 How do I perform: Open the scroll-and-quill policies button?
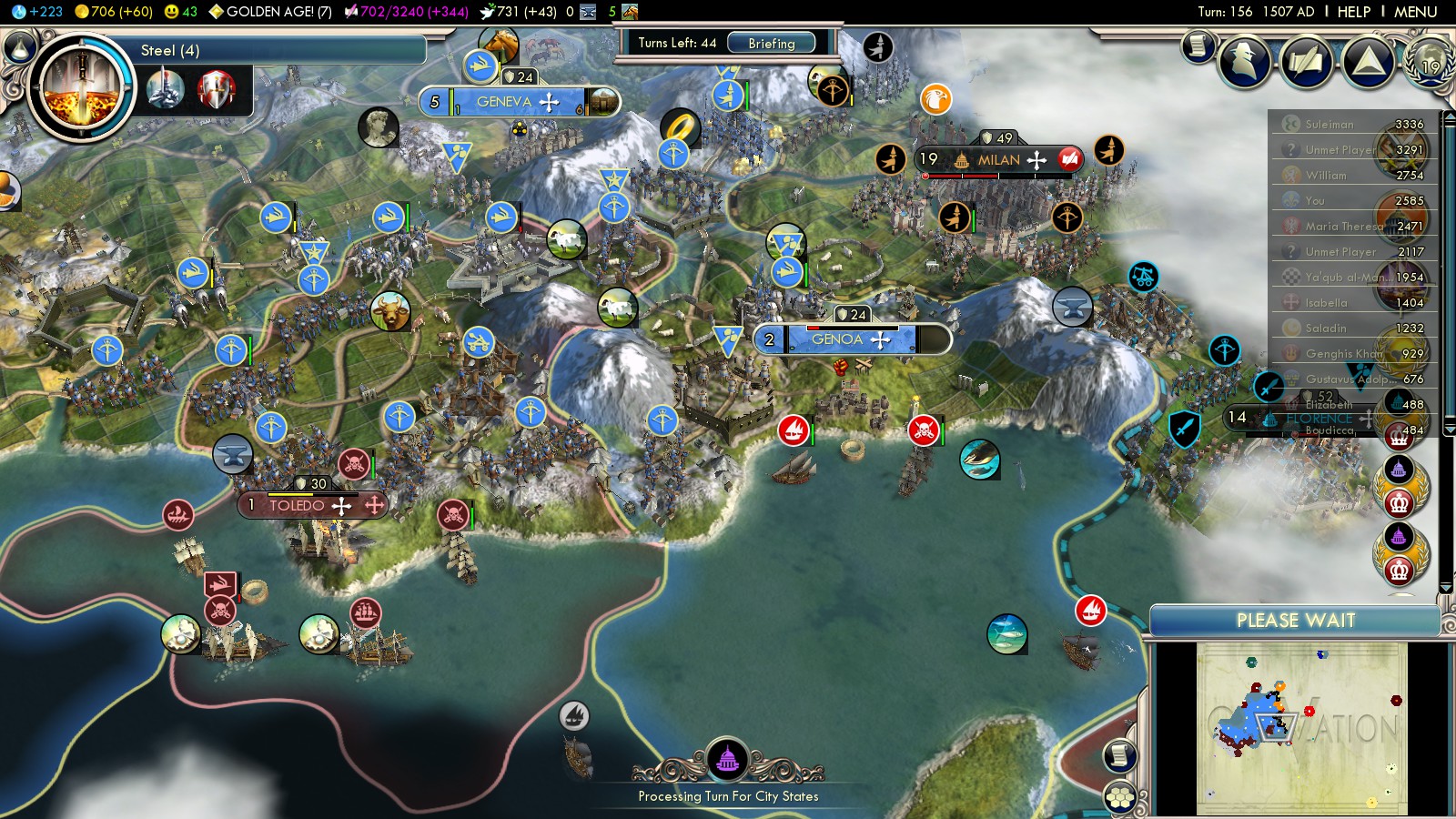1306,62
